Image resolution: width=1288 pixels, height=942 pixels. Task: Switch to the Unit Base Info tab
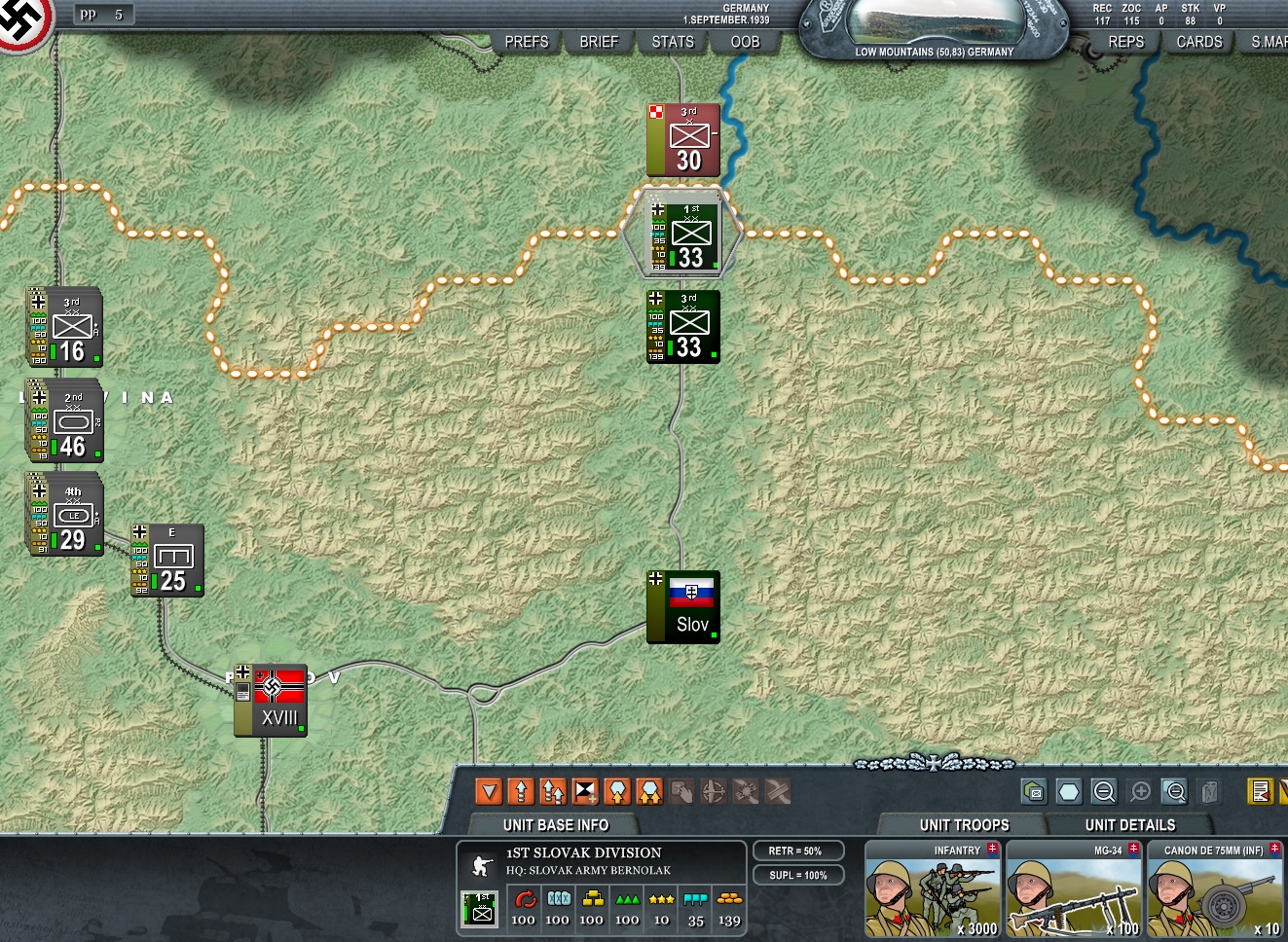click(556, 825)
